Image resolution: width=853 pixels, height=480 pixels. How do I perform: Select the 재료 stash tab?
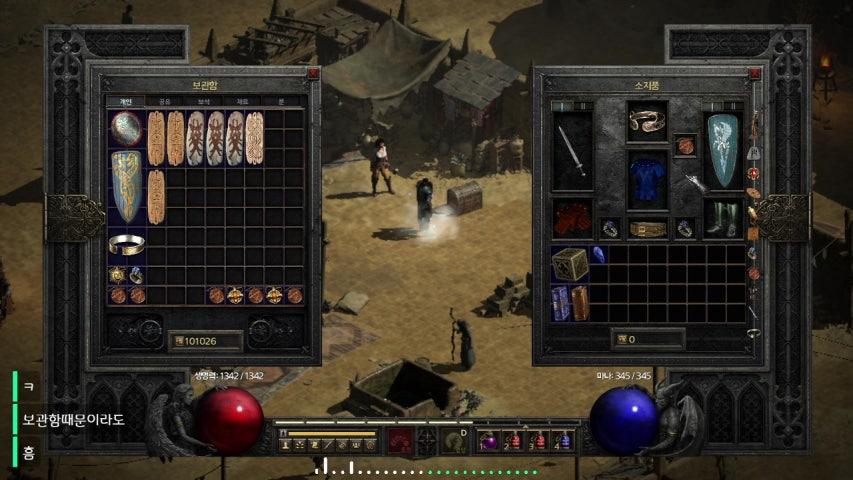point(243,102)
